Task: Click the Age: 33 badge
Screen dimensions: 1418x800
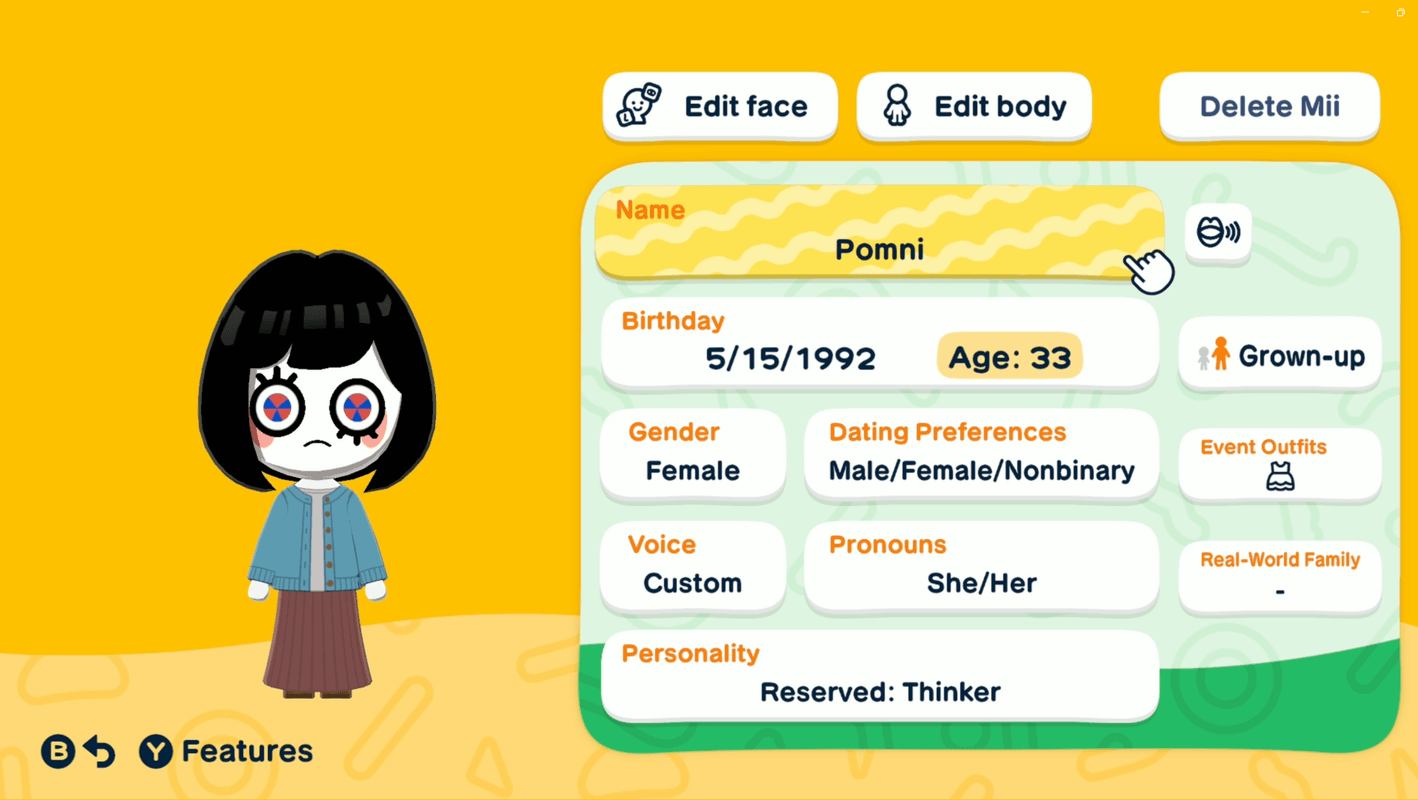Action: [x=1008, y=356]
